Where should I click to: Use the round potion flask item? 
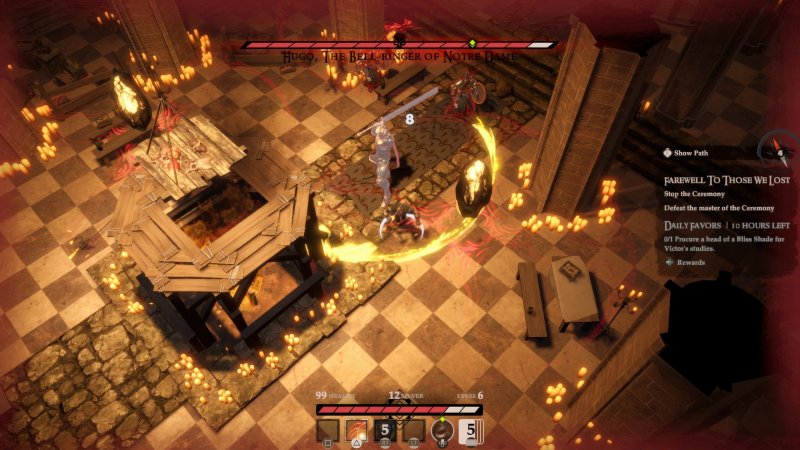coord(441,431)
